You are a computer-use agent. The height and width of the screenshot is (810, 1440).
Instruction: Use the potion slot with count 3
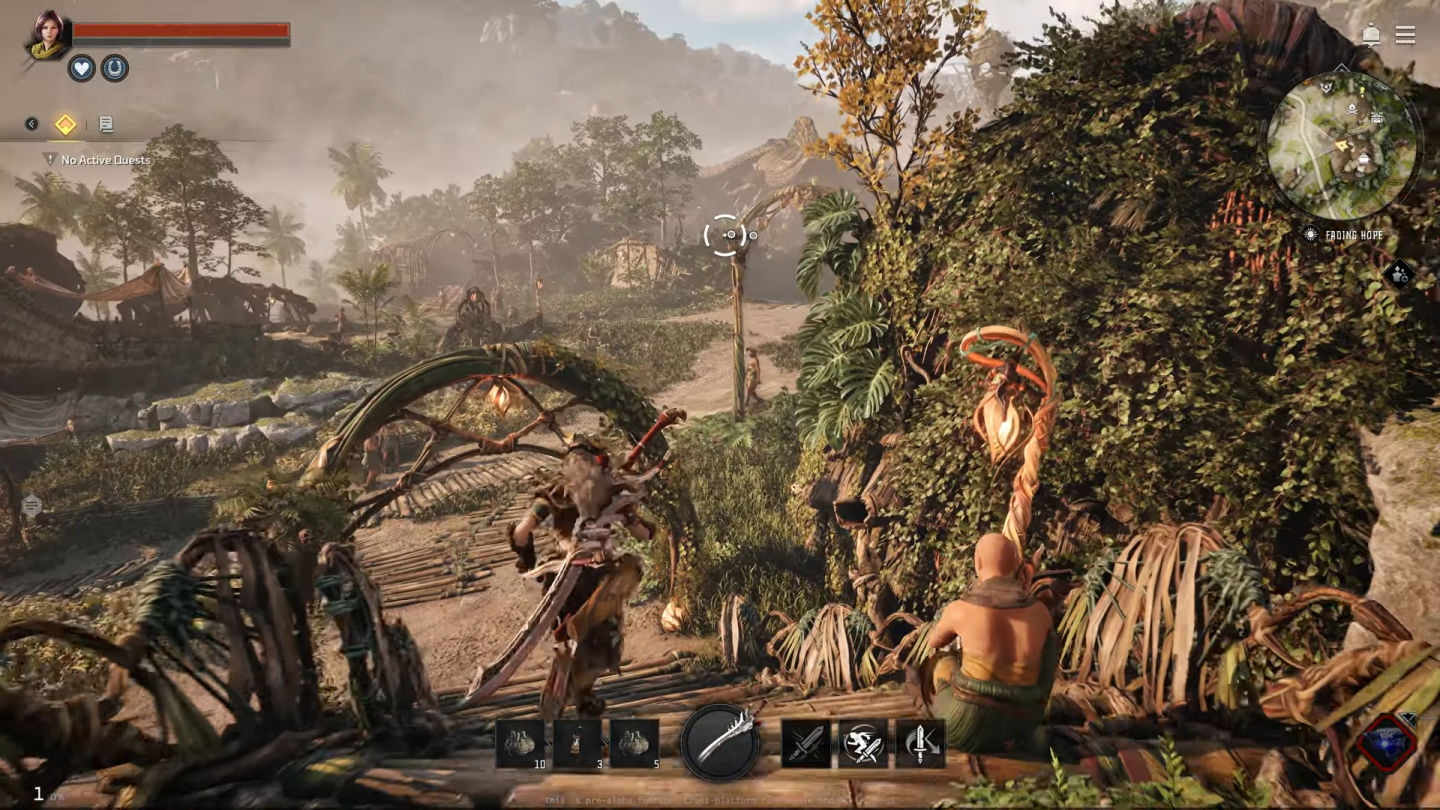[578, 744]
